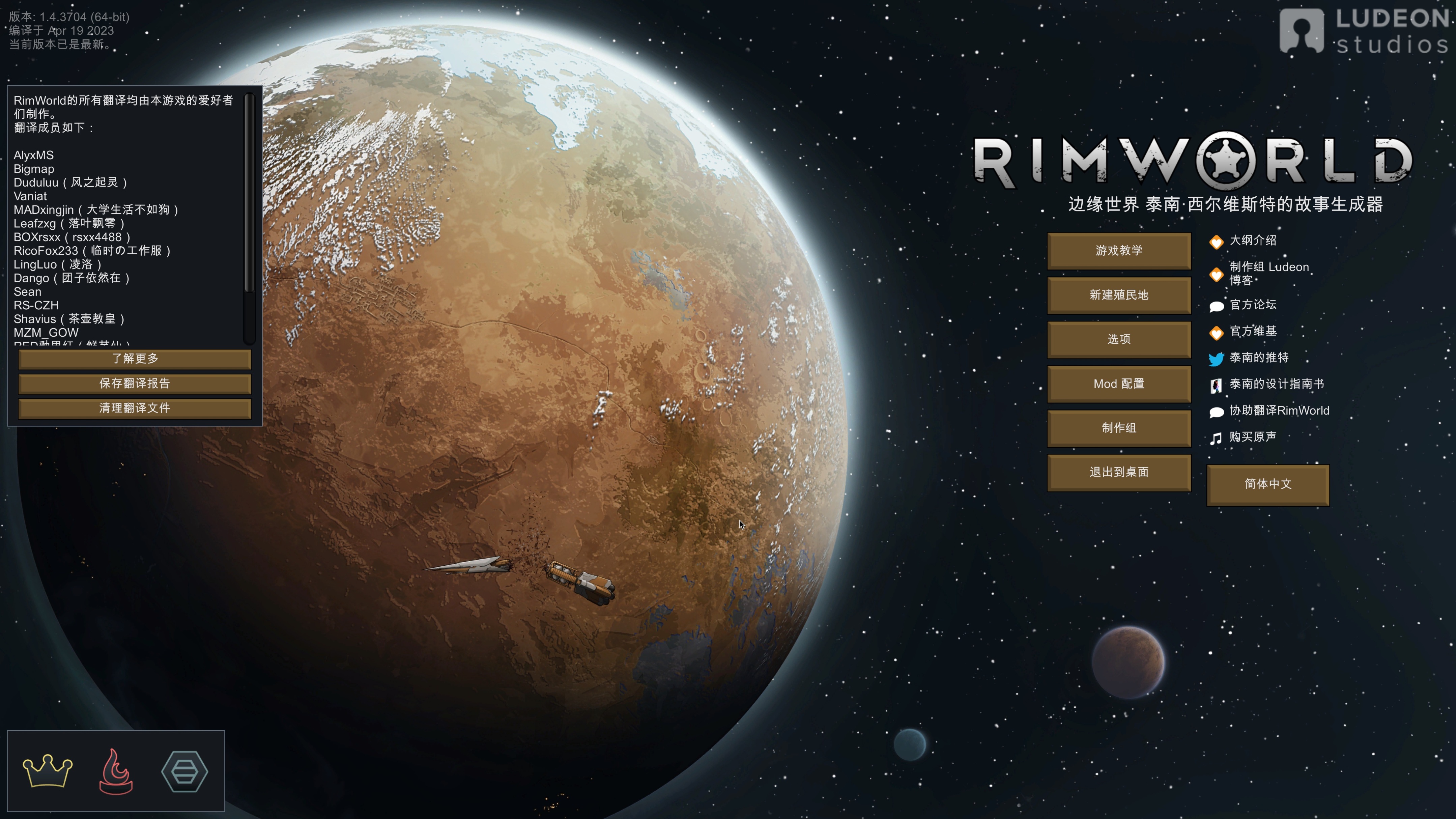This screenshot has height=819, width=1456.
Task: Click 了解更多 in the translation panel
Action: pos(135,358)
